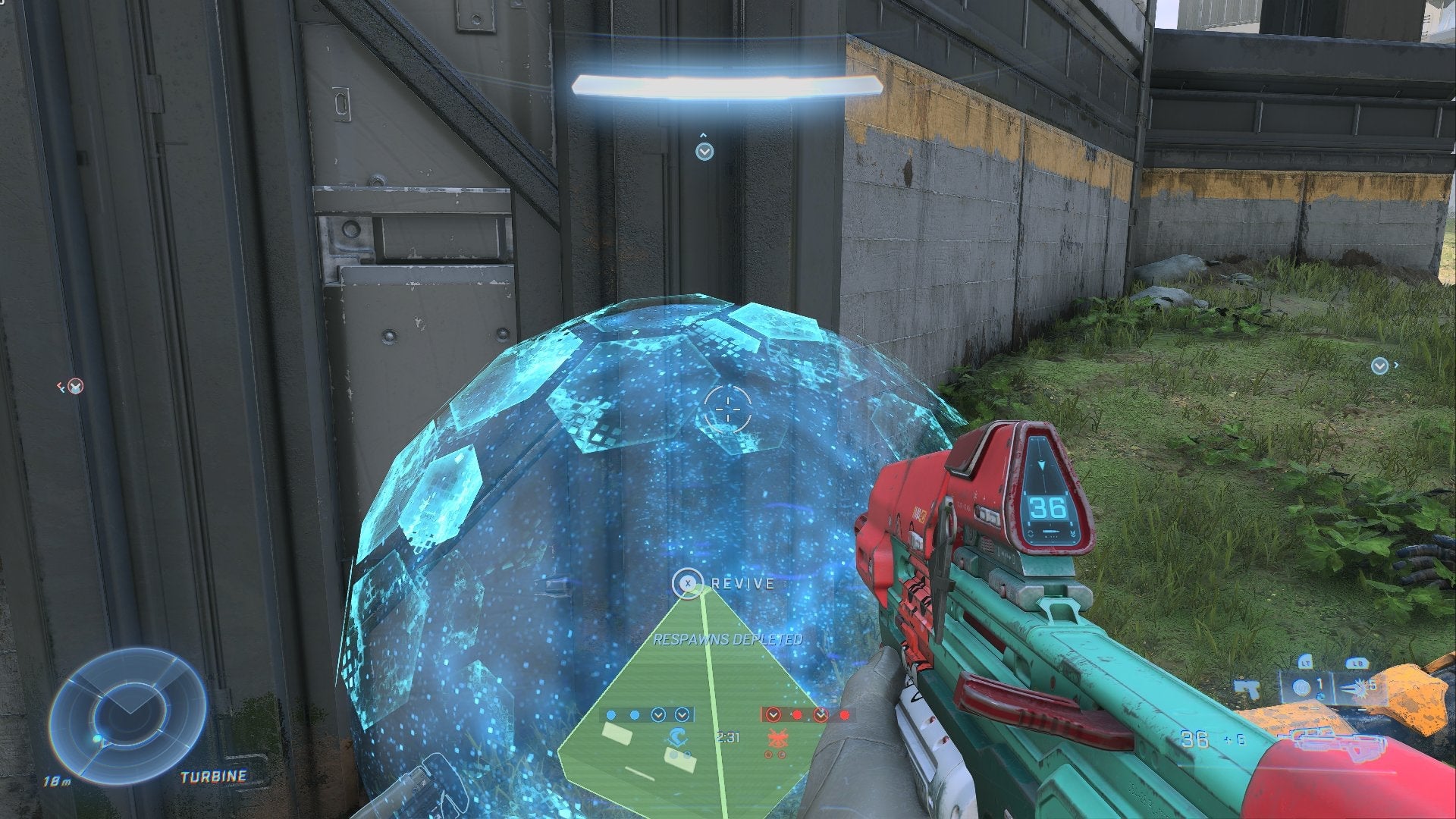Click the weapon pickup marker on the left edge
Viewport: 1456px width, 819px height.
(76, 385)
